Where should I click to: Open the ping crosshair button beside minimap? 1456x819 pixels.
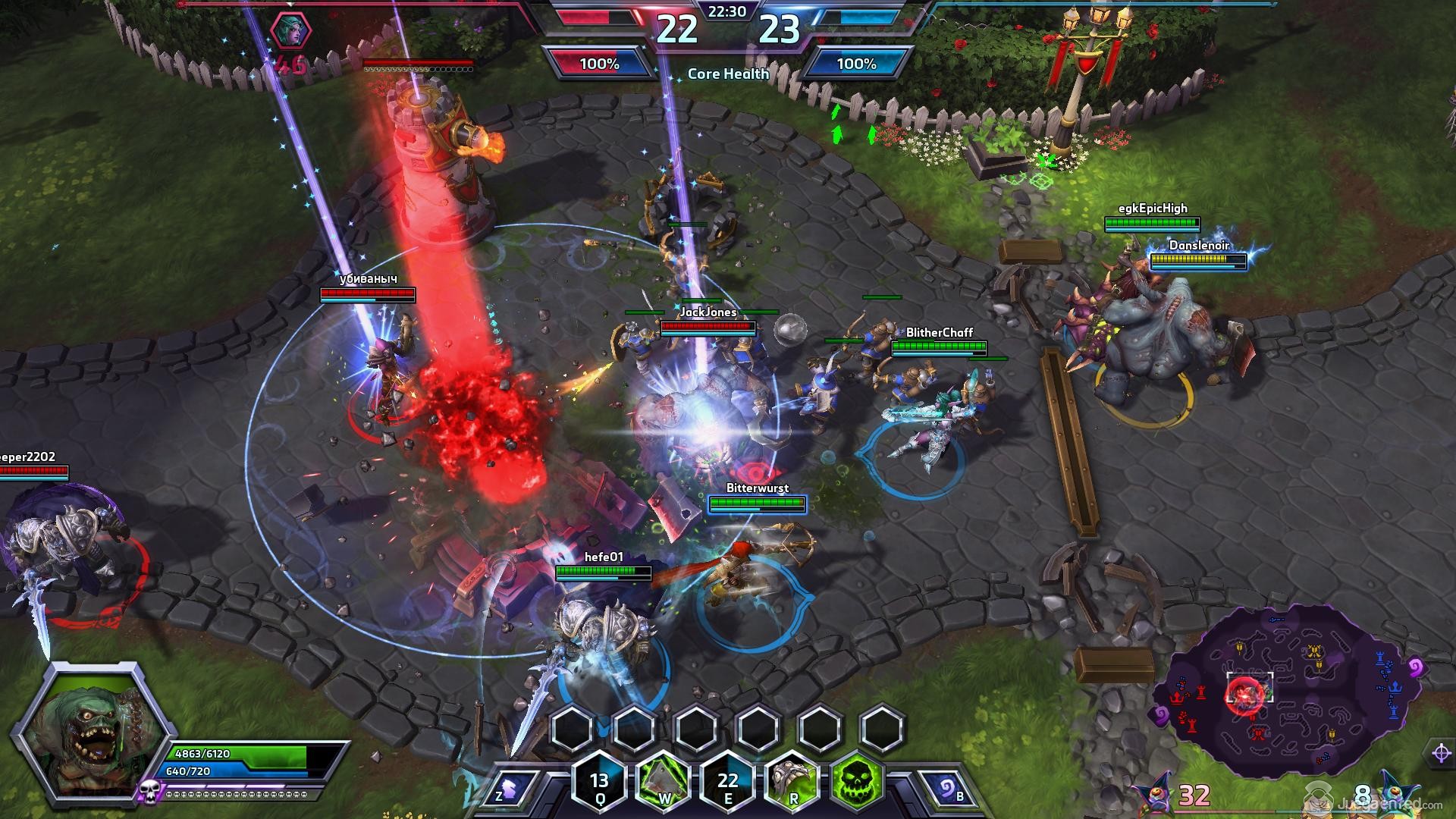1441,753
